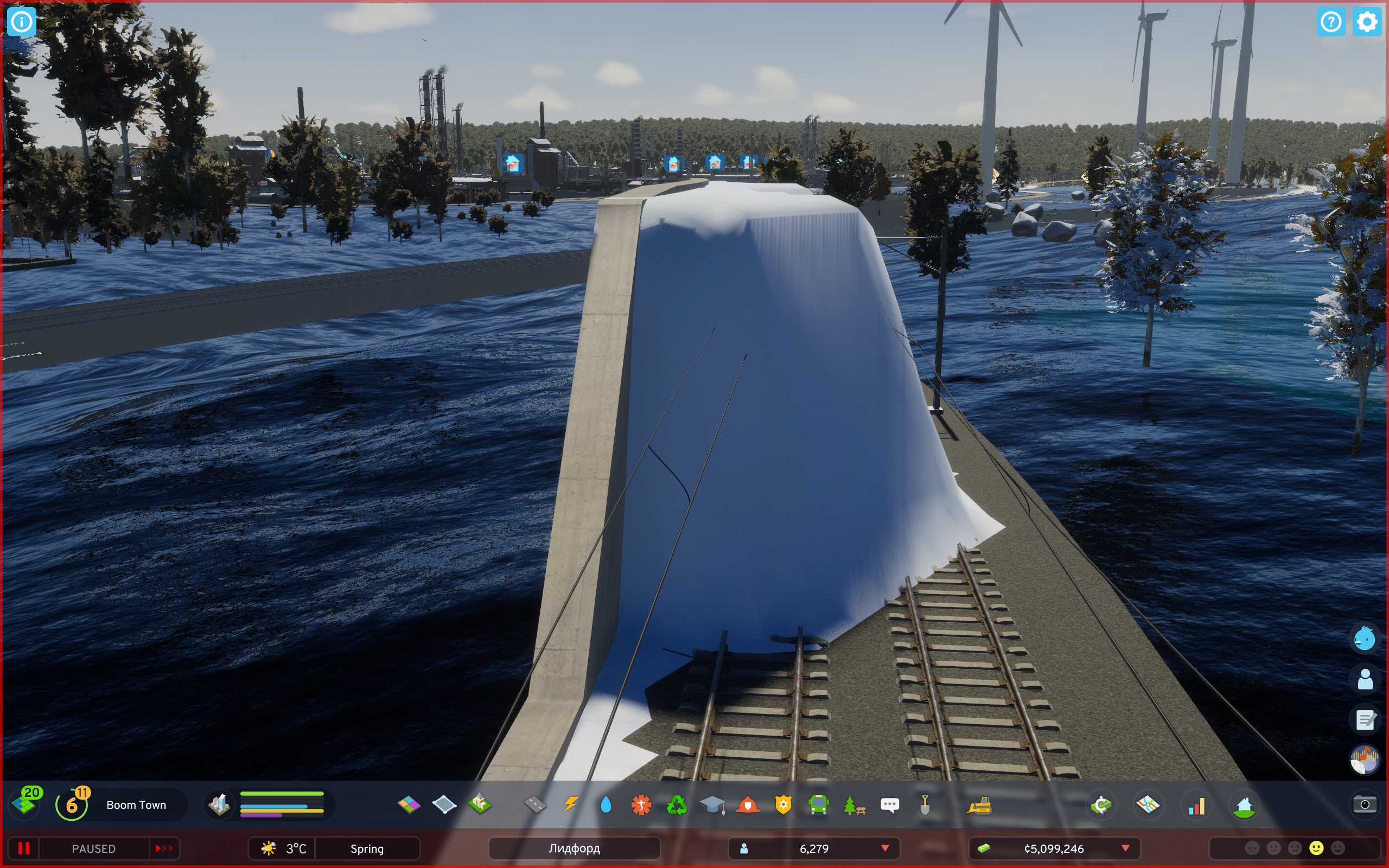Open city name Лидфорд panel
This screenshot has height=868, width=1389.
point(574,848)
